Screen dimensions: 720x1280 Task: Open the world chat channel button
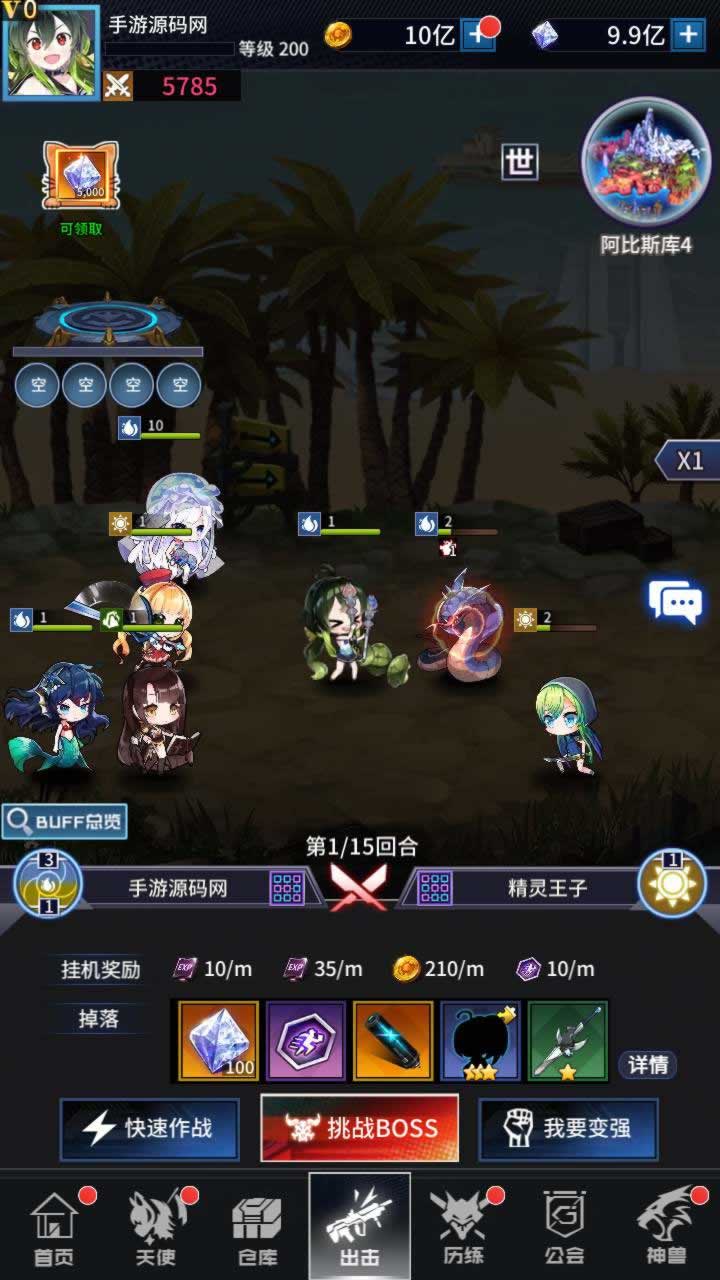click(520, 162)
